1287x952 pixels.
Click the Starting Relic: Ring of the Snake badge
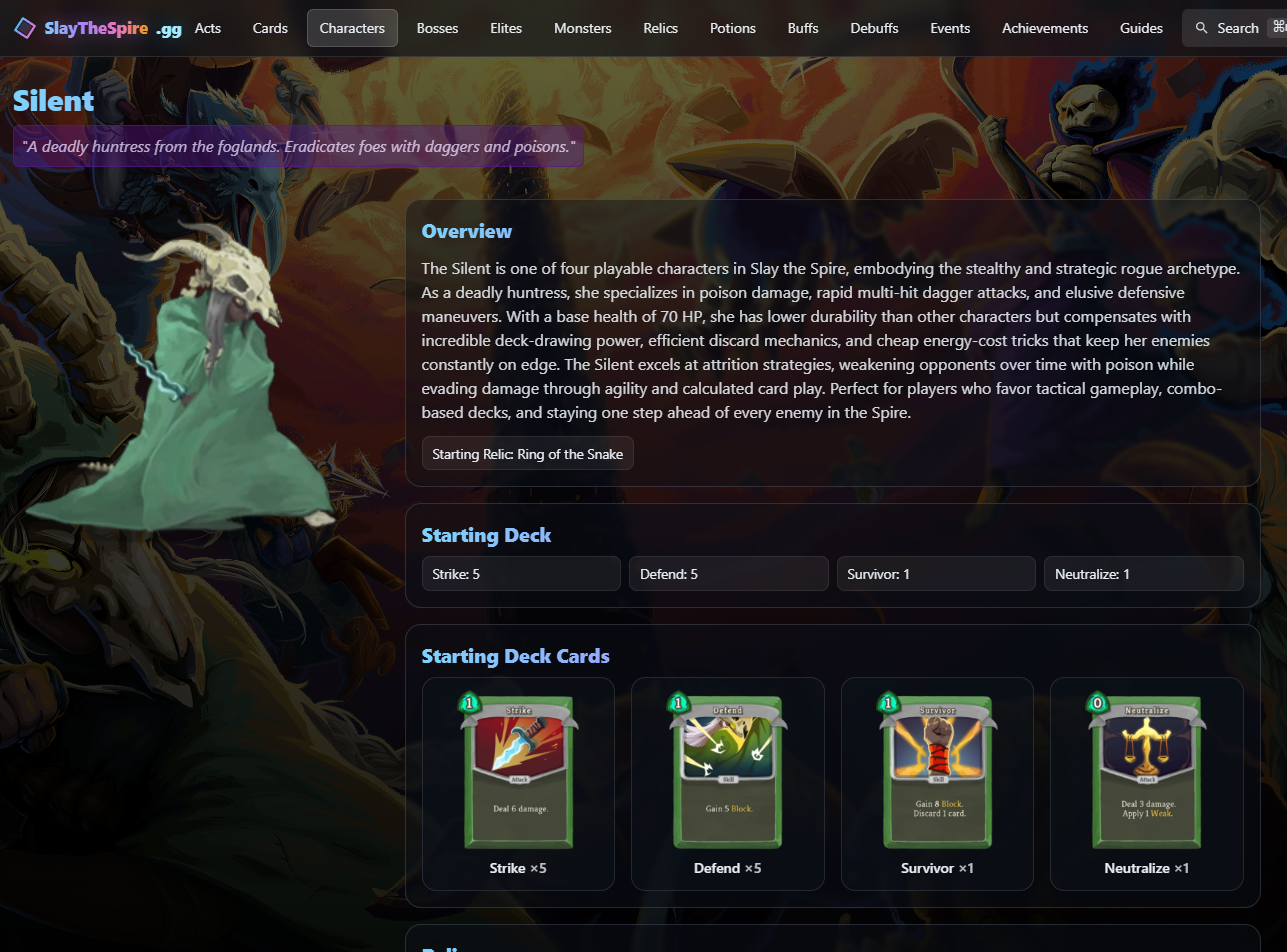pyautogui.click(x=527, y=453)
